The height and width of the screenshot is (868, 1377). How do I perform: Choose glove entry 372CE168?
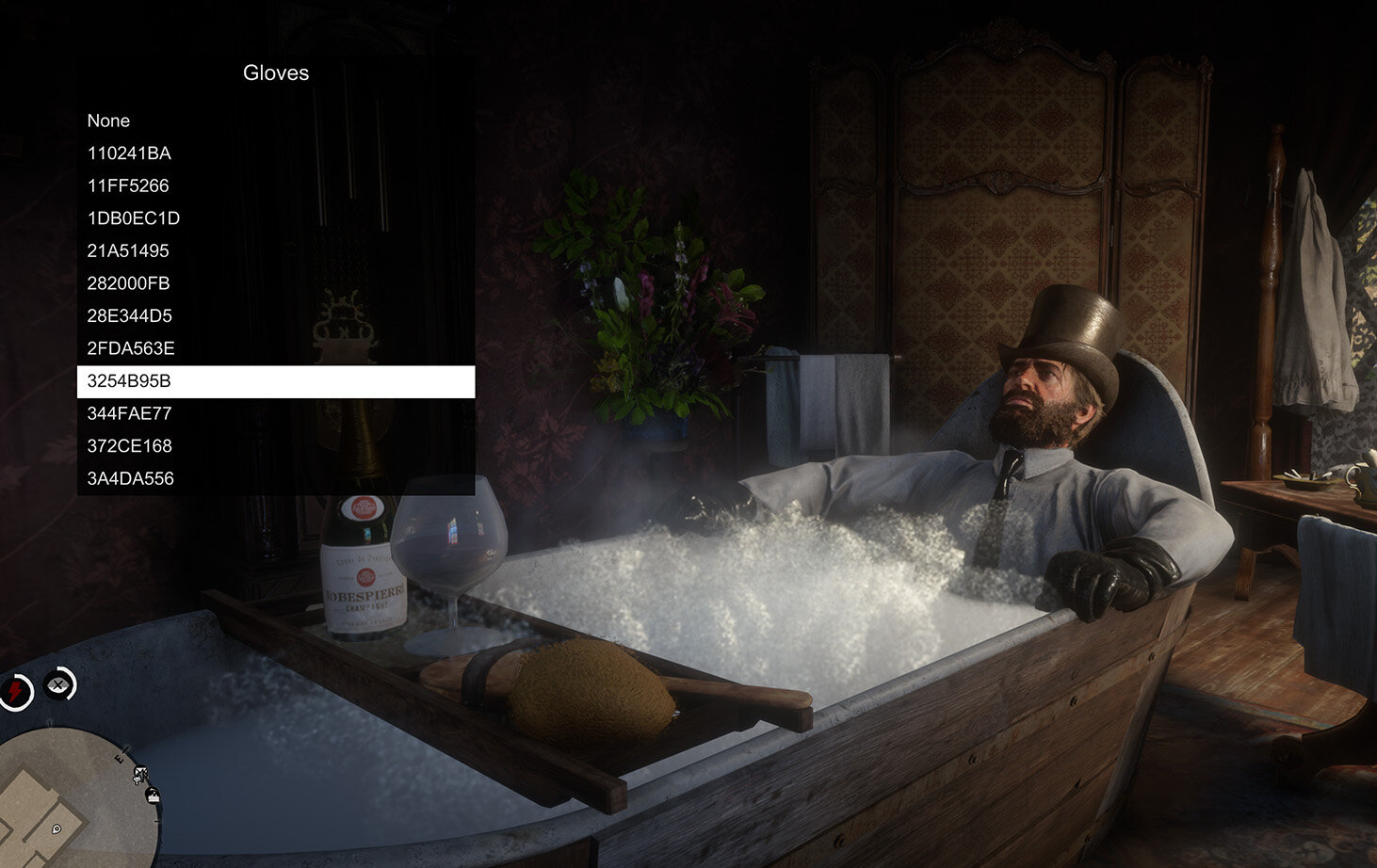[130, 445]
